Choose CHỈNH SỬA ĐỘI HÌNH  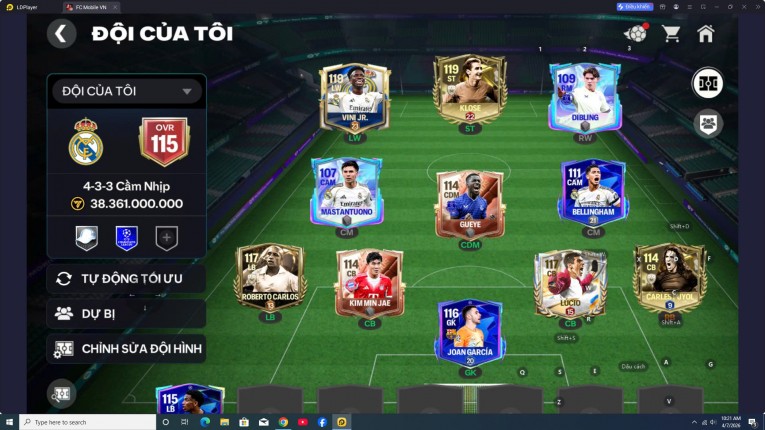click(126, 349)
